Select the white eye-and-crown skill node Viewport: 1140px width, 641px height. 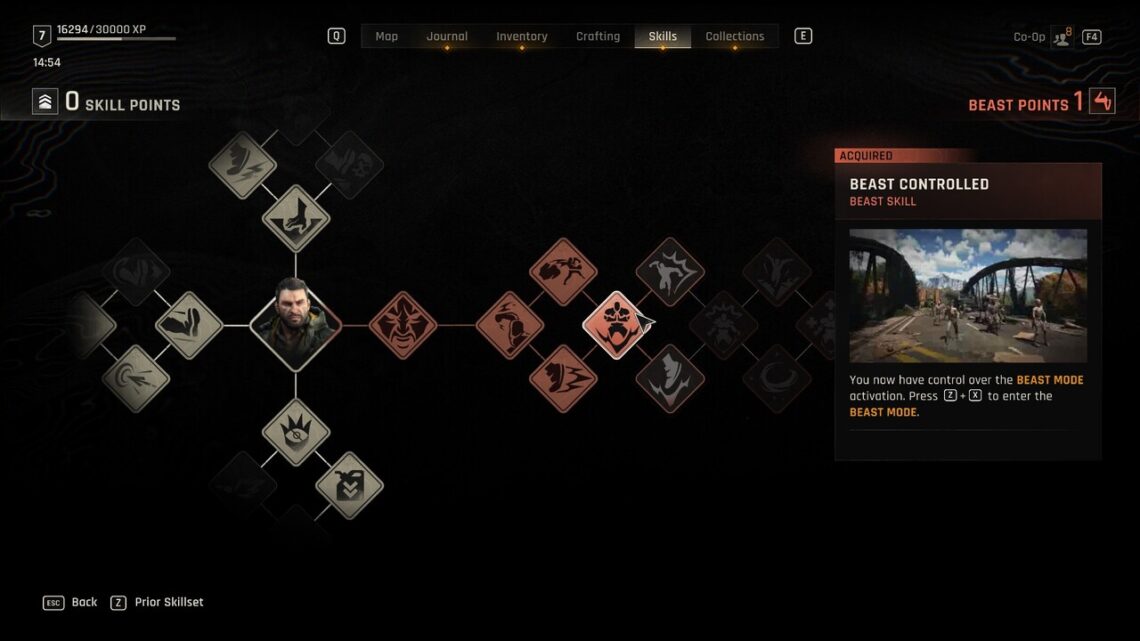pyautogui.click(x=296, y=432)
